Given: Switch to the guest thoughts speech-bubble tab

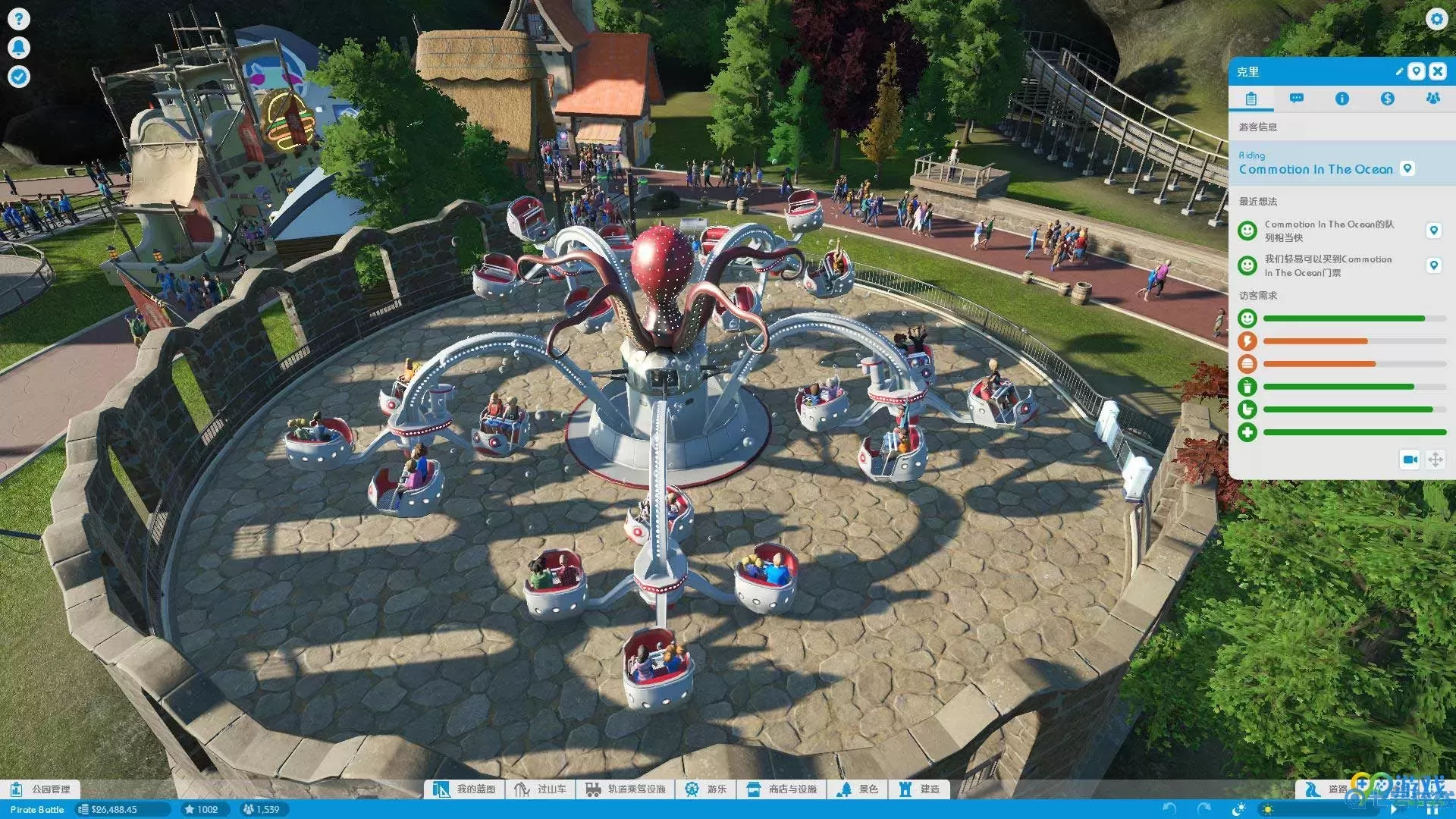Looking at the screenshot, I should [1297, 99].
